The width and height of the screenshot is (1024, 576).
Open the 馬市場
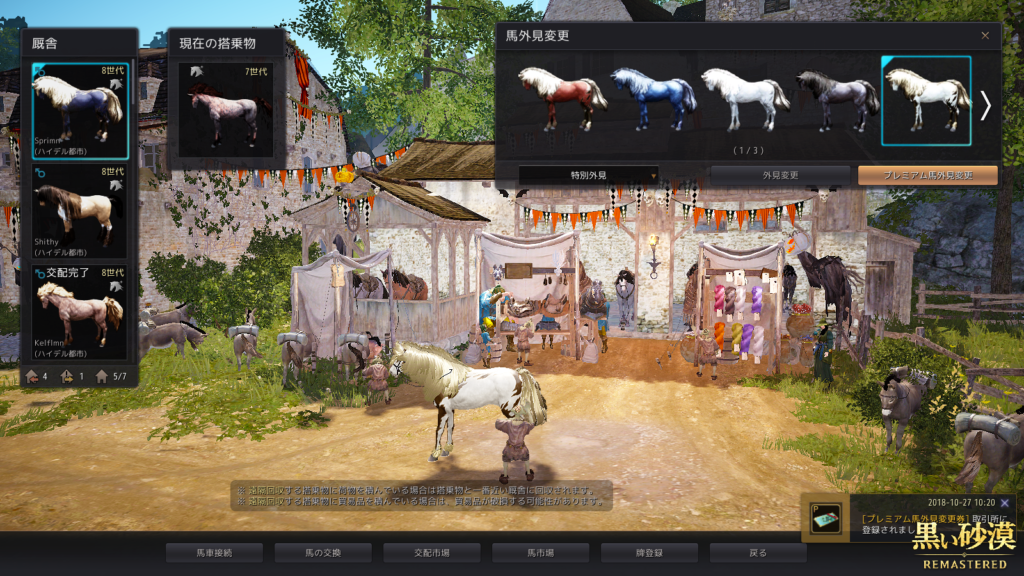541,552
